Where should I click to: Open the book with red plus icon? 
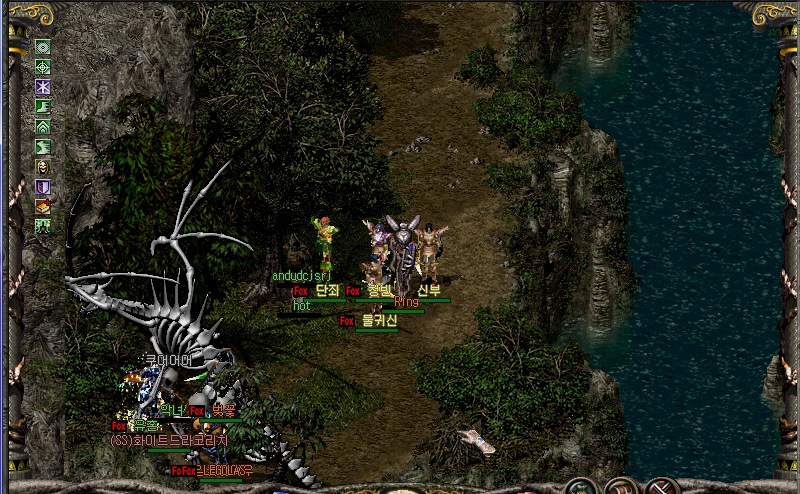(43, 206)
